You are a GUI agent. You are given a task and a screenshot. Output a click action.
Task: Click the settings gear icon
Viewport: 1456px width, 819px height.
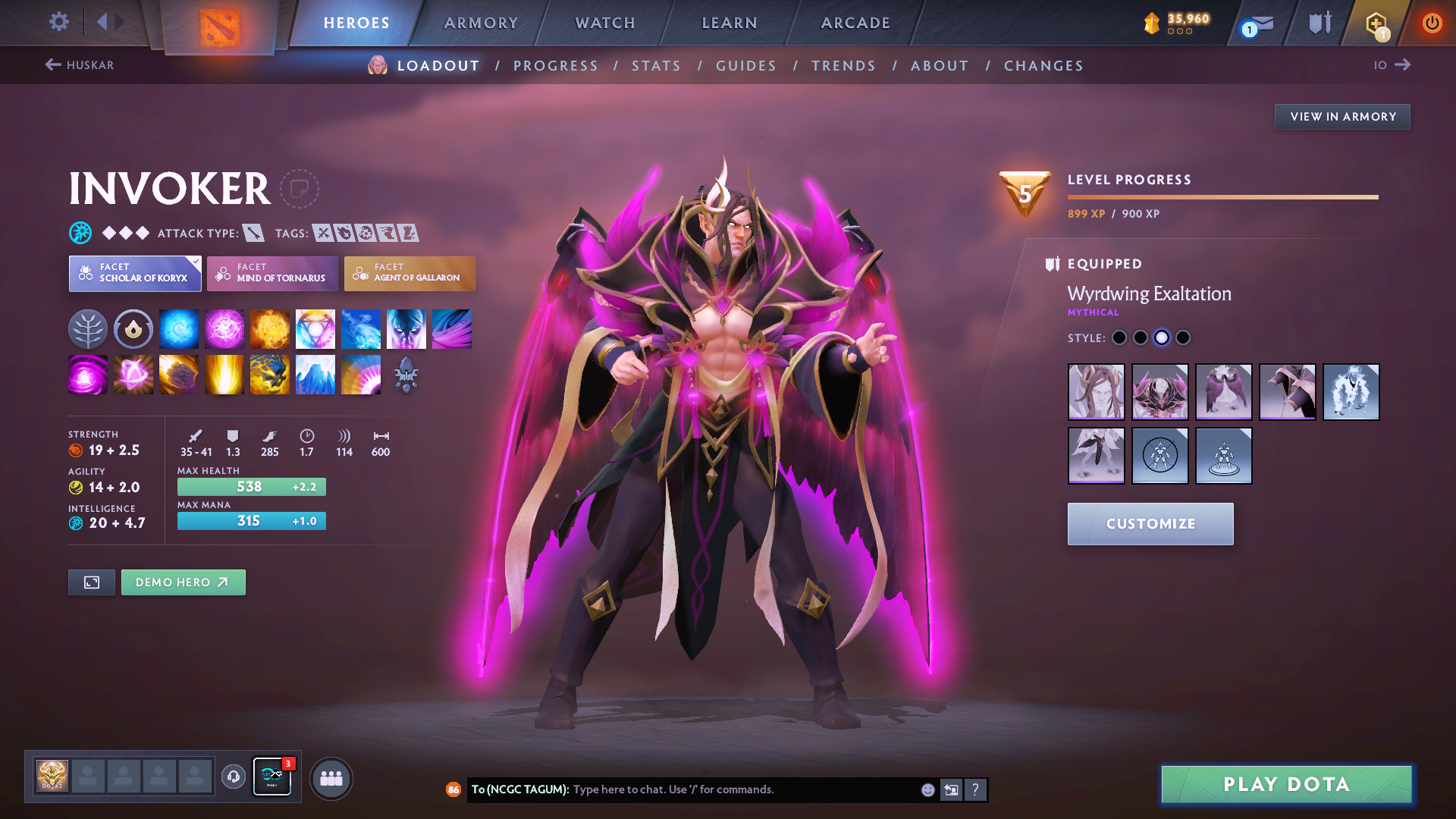pyautogui.click(x=58, y=23)
